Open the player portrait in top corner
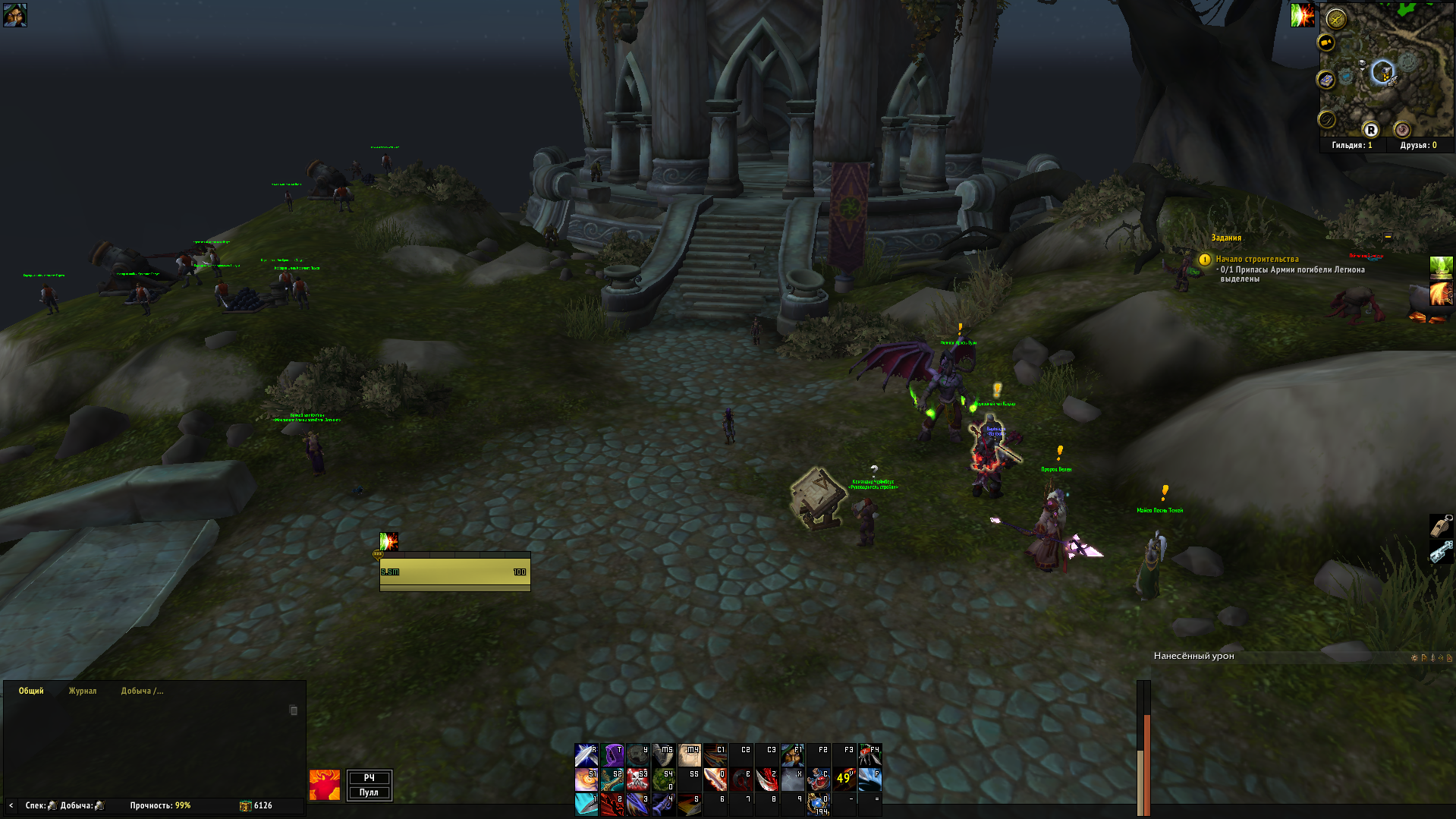Viewport: 1456px width, 819px height. 14,14
